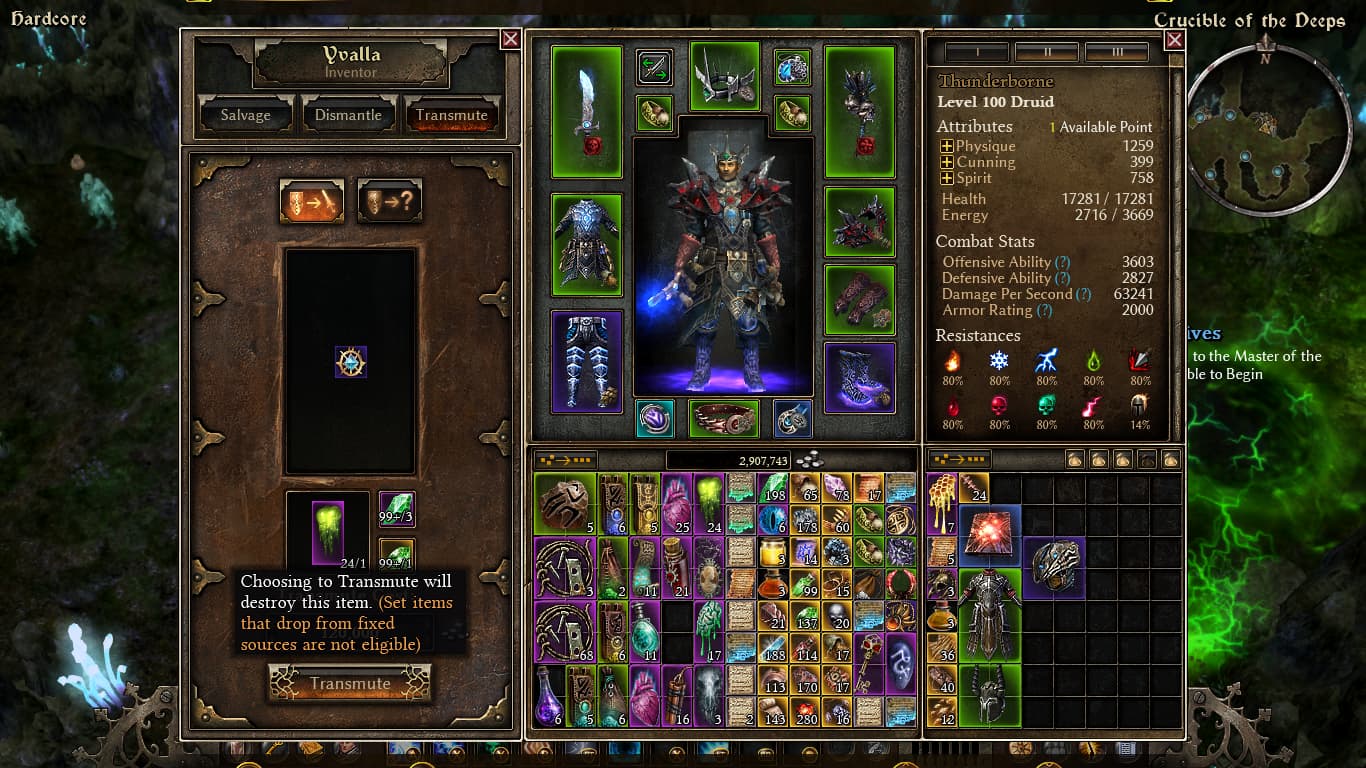Add a point to Spirit
Viewport: 1366px width, 768px height.
[x=946, y=178]
